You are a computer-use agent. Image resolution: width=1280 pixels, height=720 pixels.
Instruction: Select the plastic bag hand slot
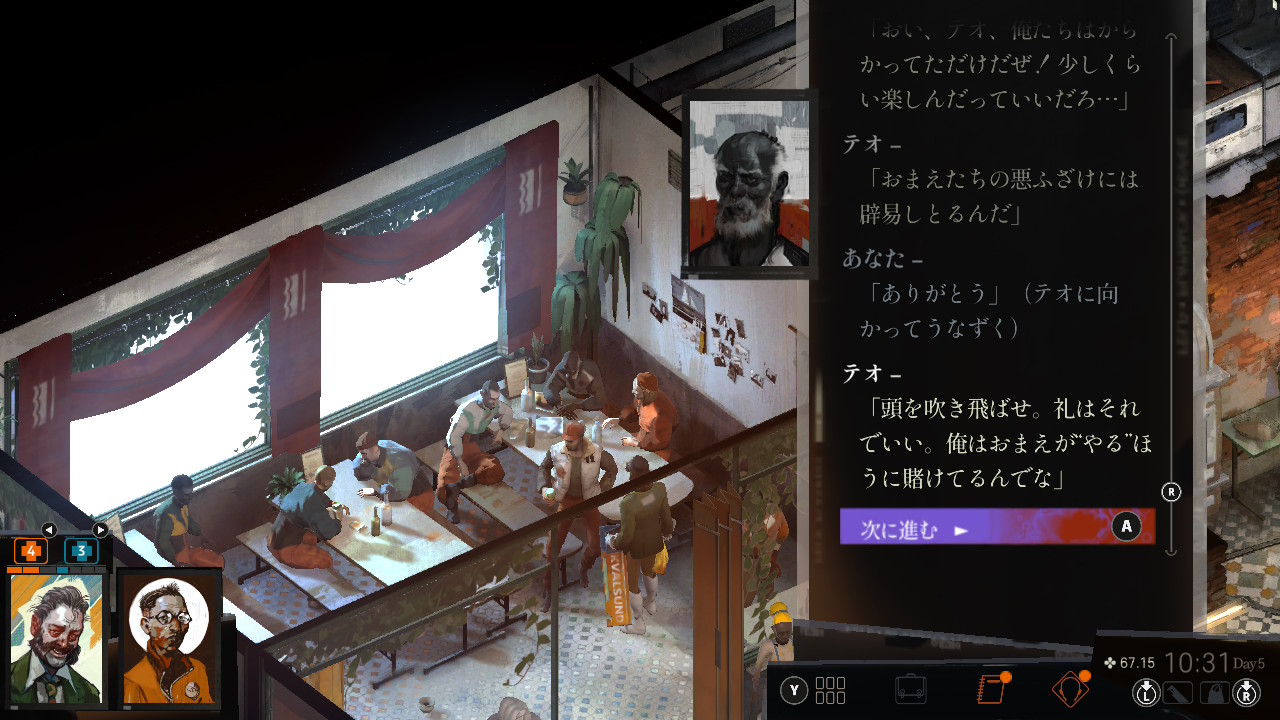1213,691
